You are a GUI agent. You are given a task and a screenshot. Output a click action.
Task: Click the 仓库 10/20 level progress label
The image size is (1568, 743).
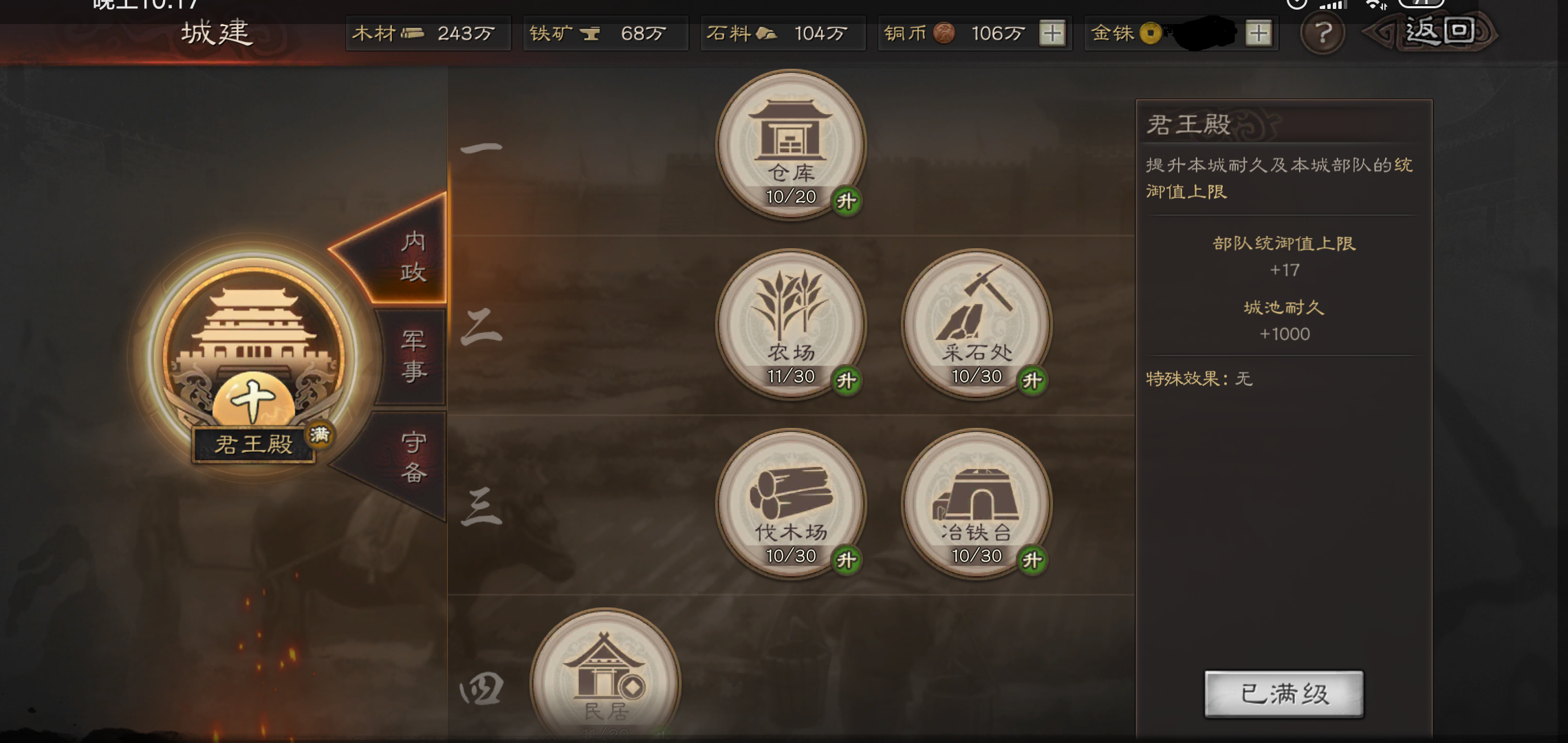pyautogui.click(x=790, y=196)
